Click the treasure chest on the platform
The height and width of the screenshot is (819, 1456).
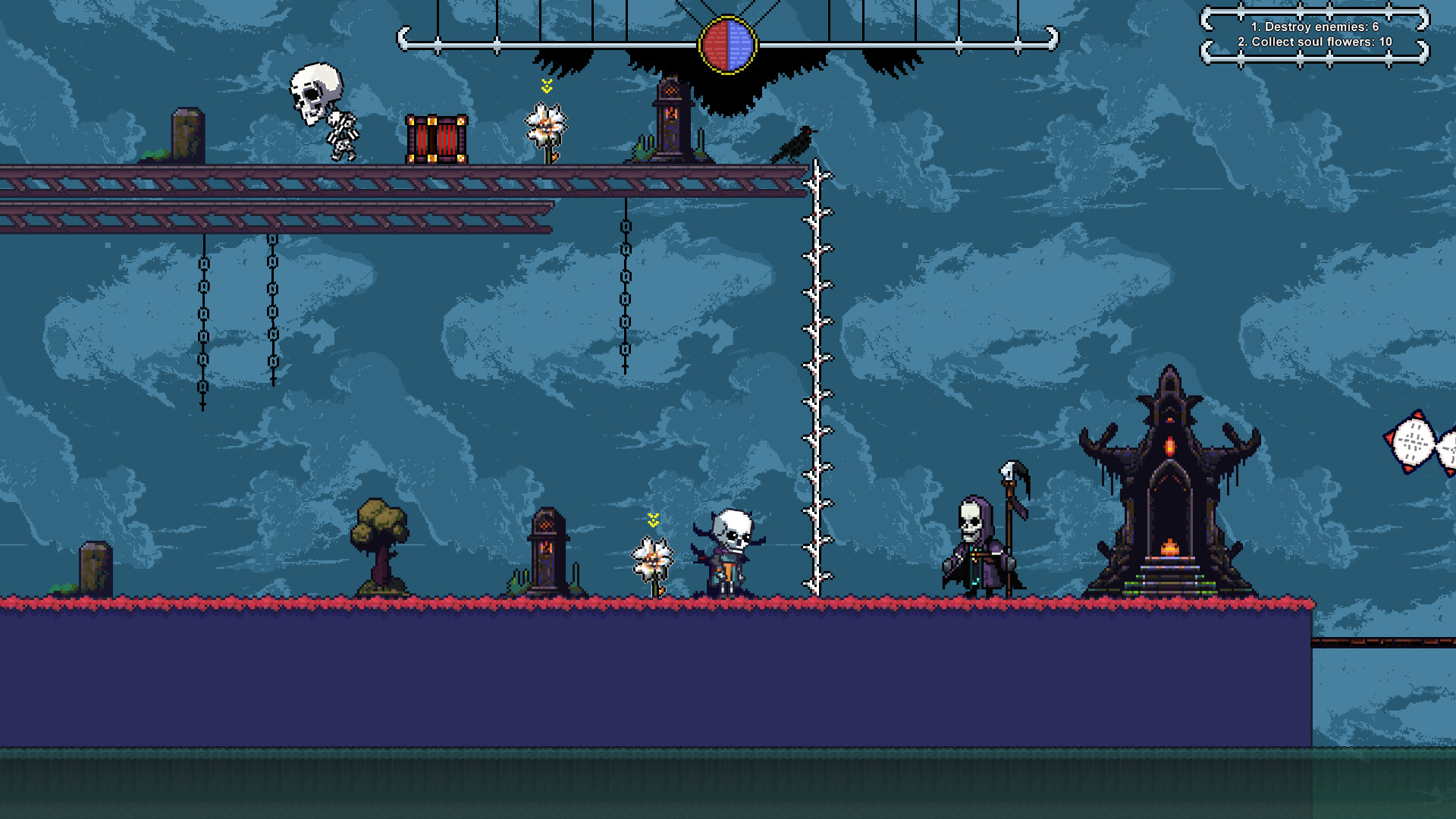pos(437,141)
